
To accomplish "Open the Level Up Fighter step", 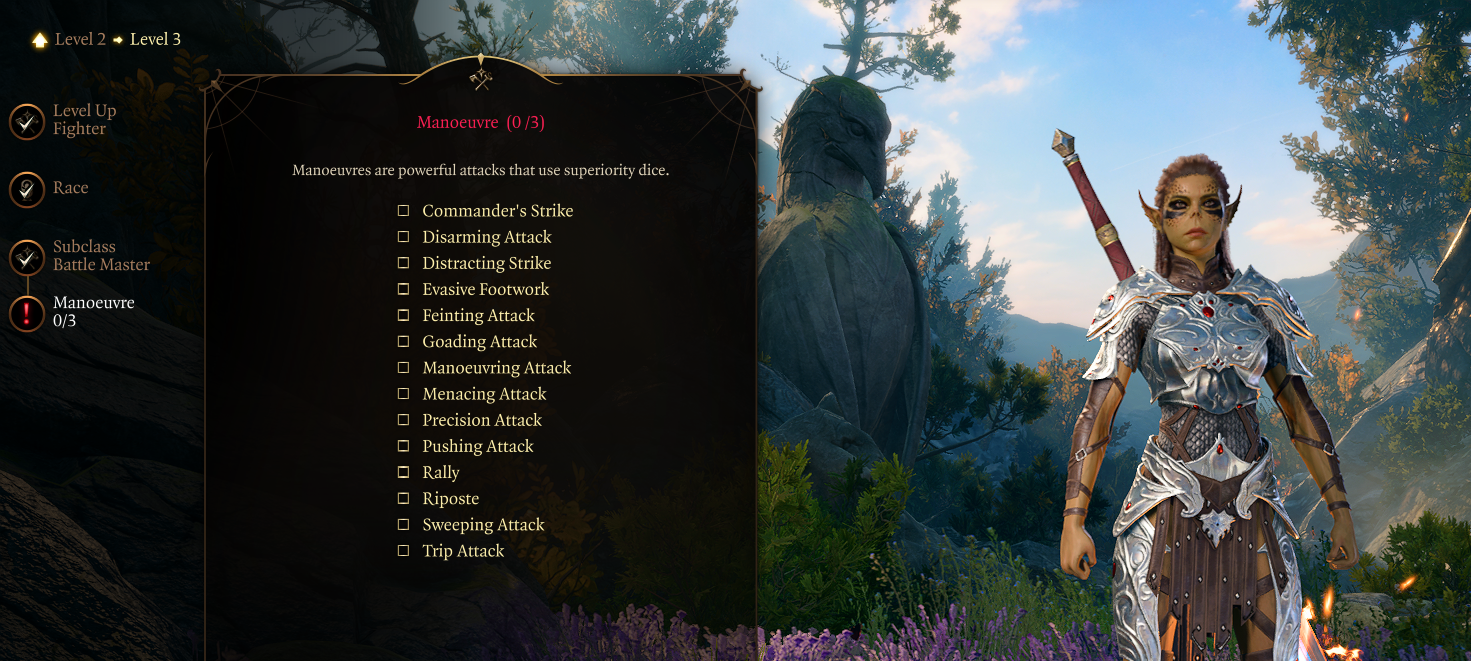I will 27,122.
